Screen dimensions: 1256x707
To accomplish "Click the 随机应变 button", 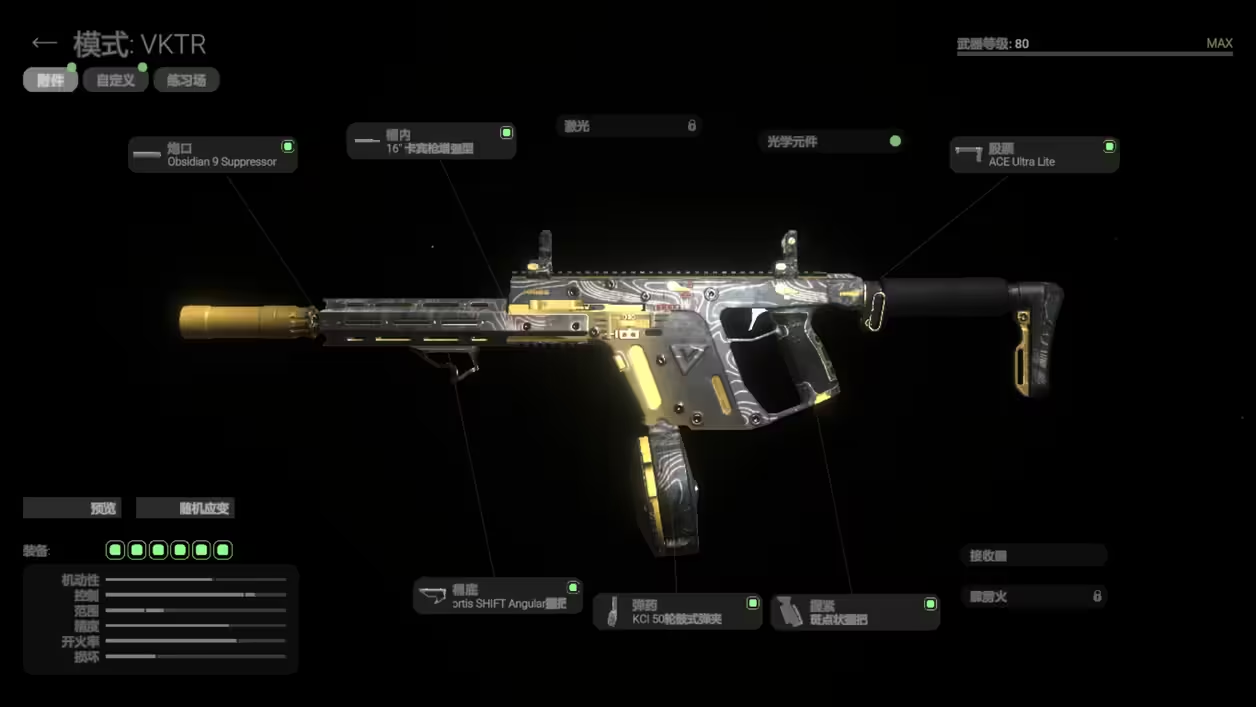I will (x=185, y=508).
